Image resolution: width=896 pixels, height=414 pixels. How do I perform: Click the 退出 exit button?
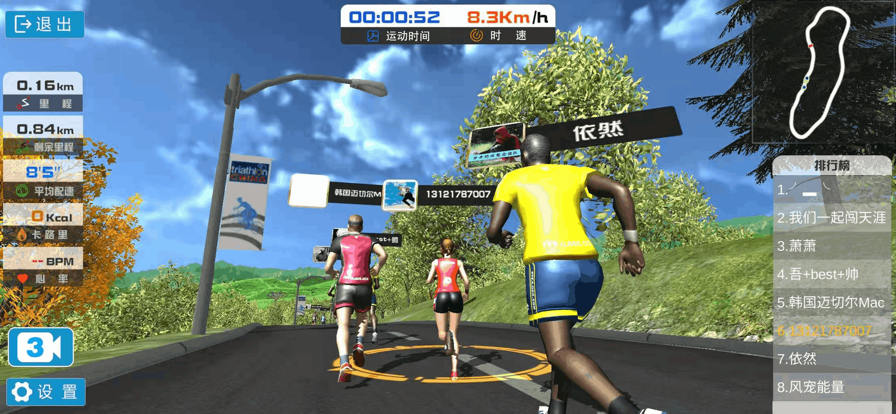pyautogui.click(x=45, y=24)
